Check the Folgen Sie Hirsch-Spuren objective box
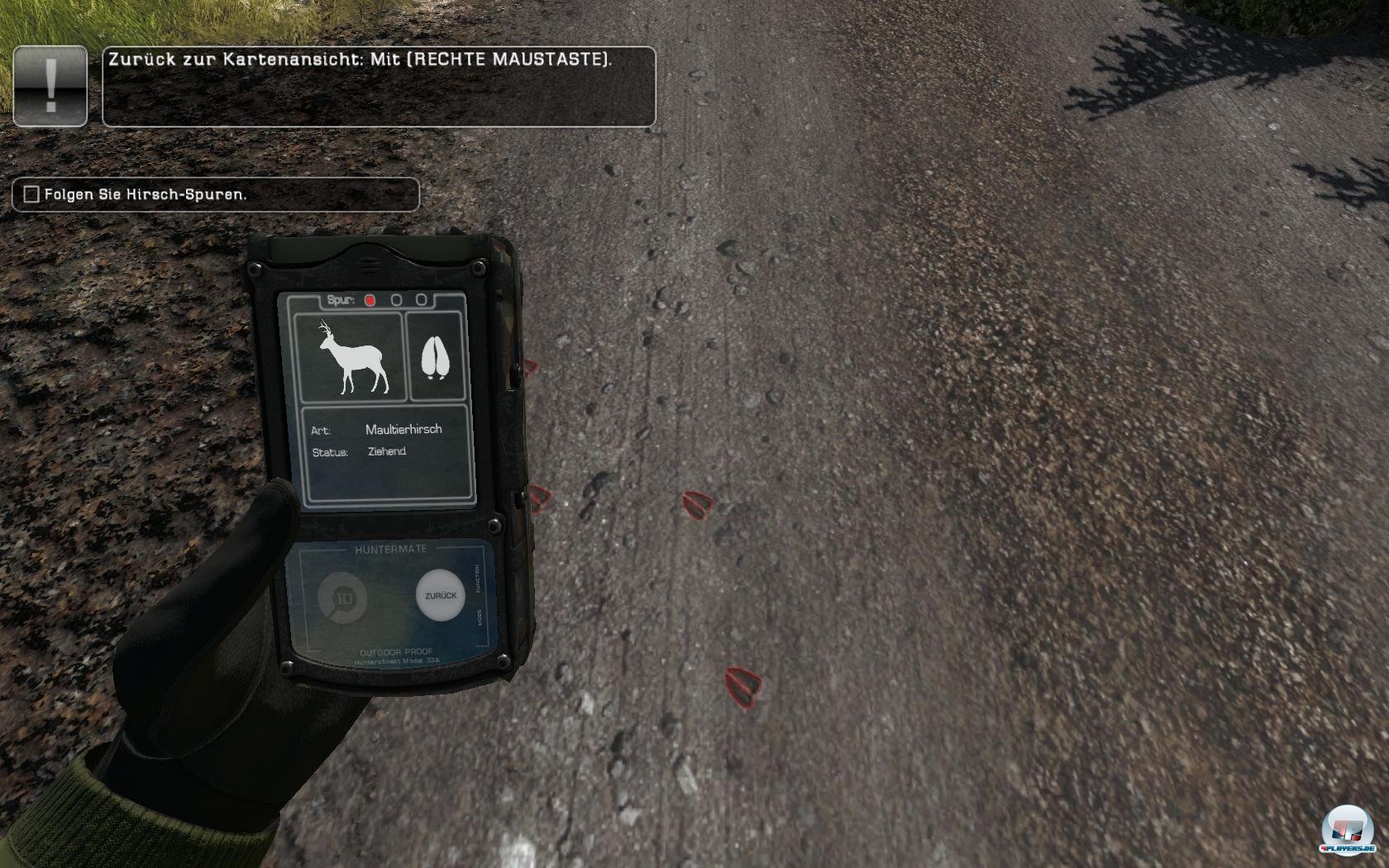Image resolution: width=1389 pixels, height=868 pixels. click(30, 195)
